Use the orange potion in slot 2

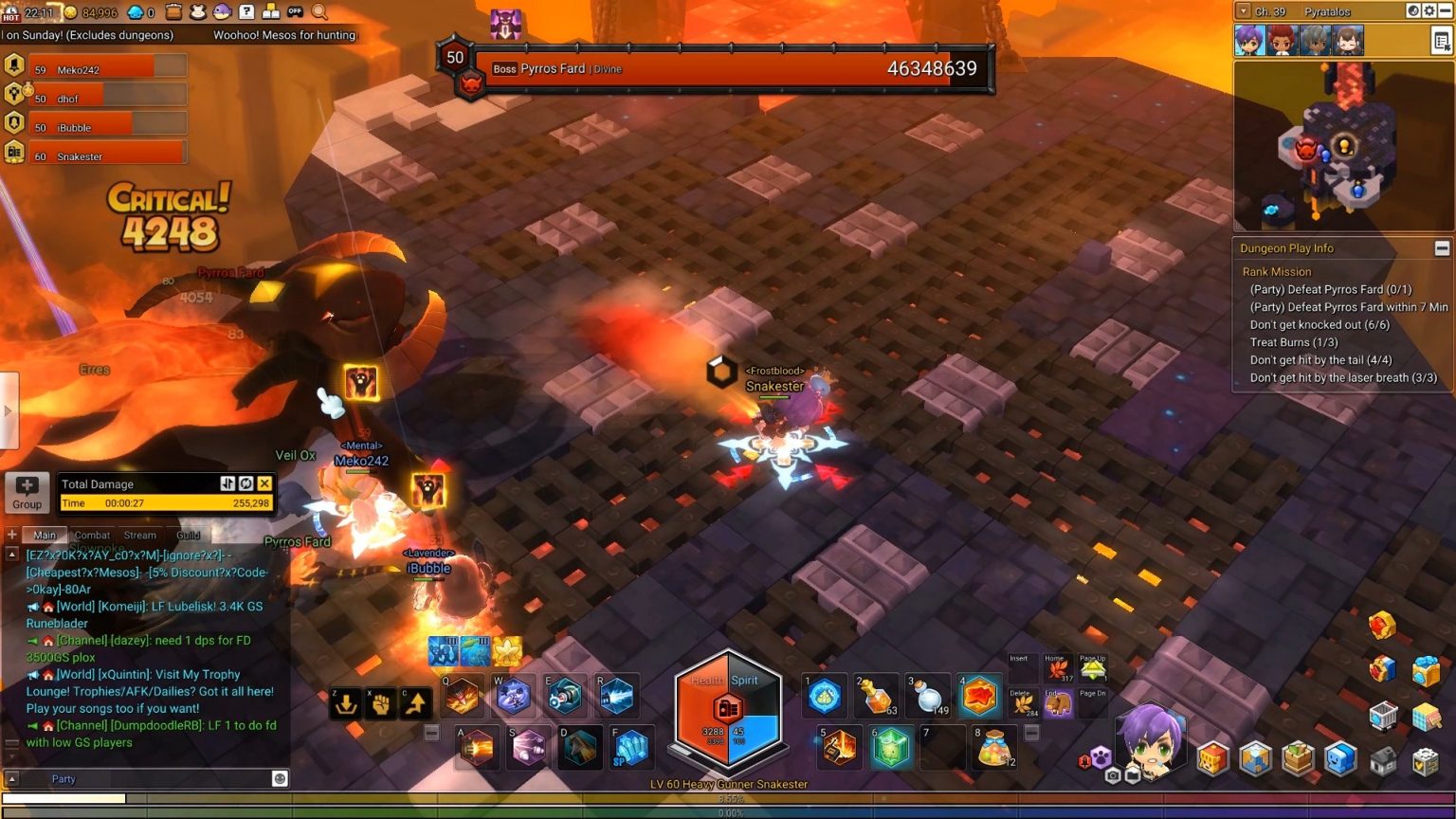(x=876, y=697)
